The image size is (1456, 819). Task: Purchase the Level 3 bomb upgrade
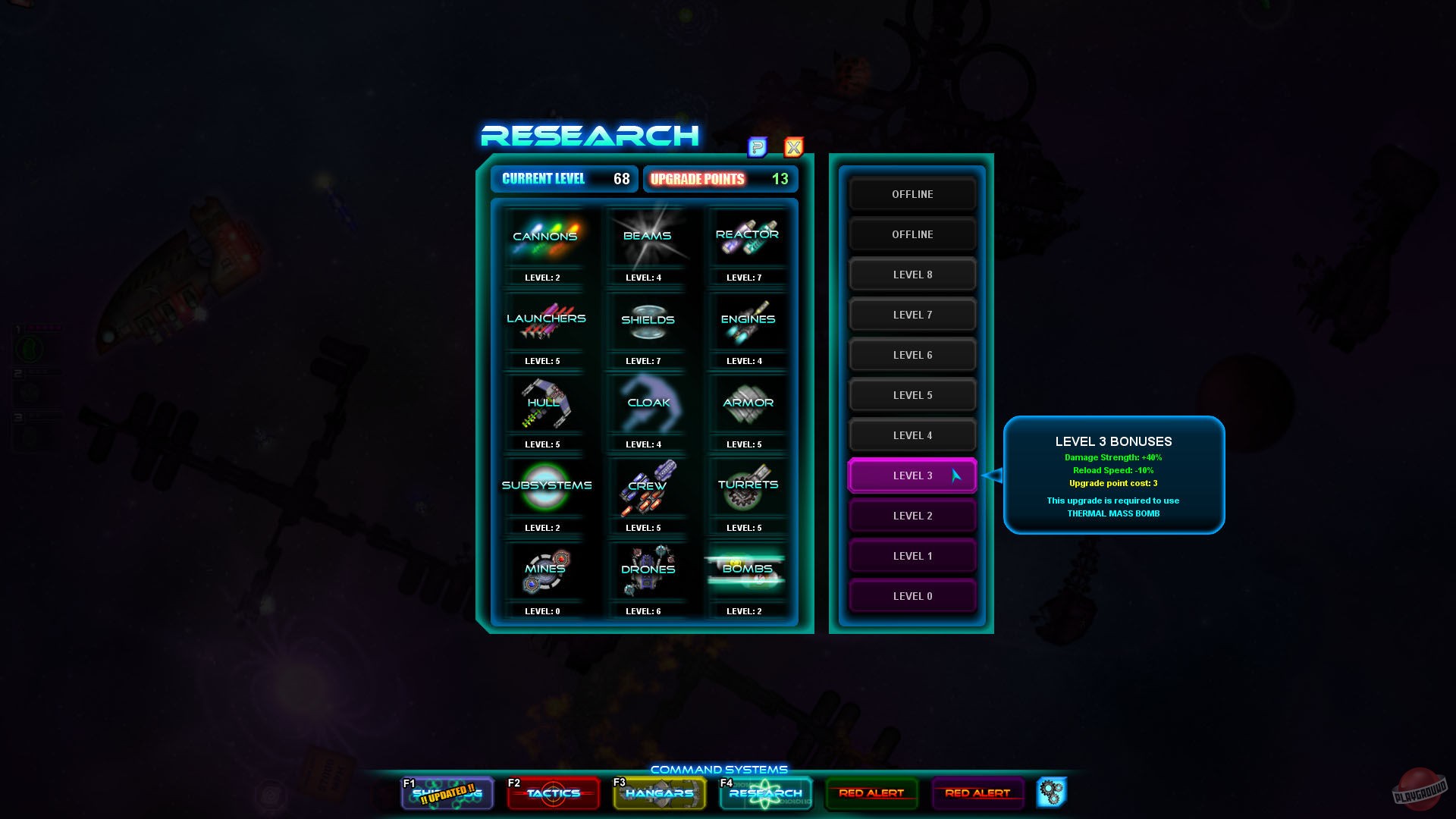[912, 475]
